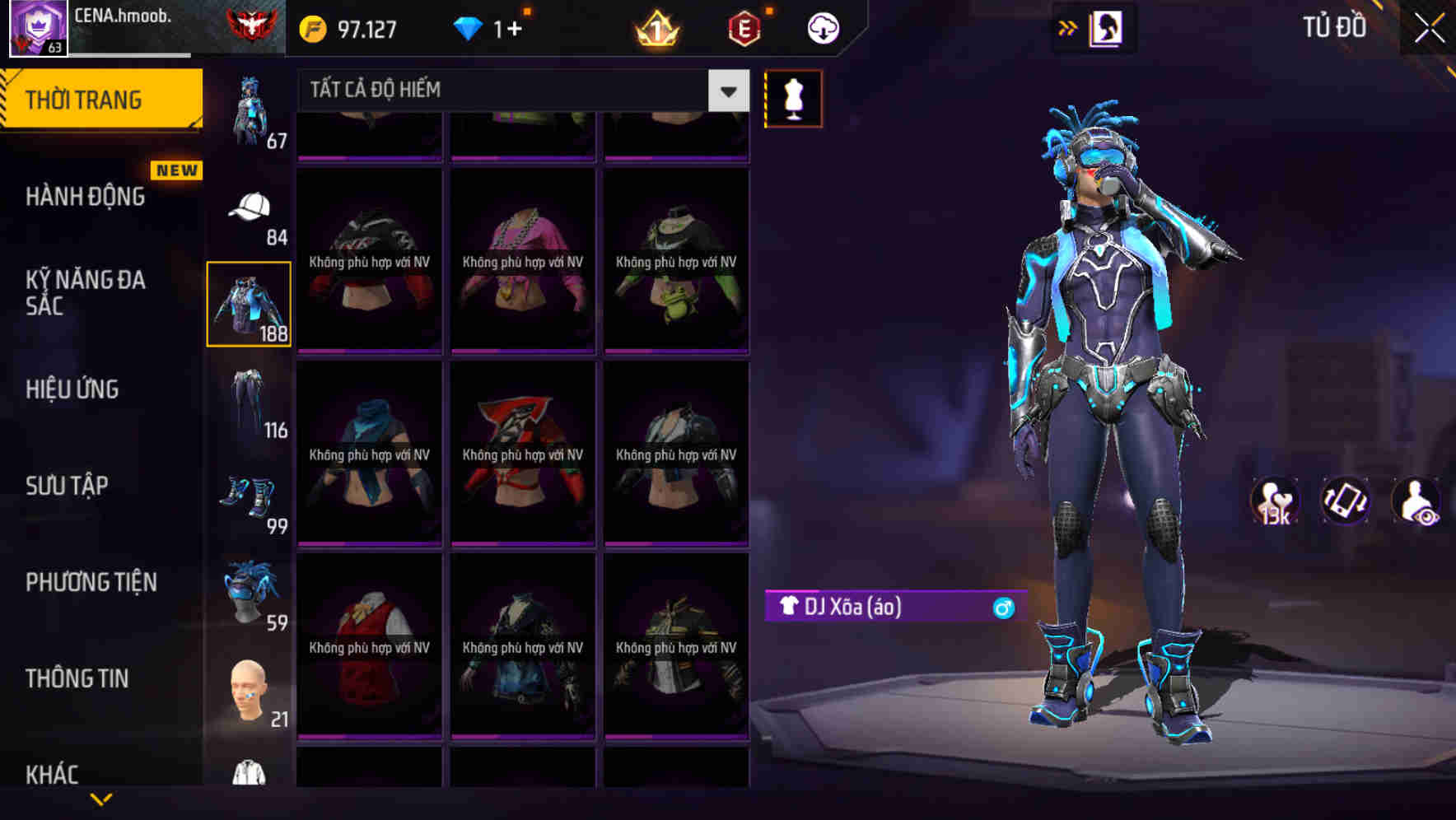Open the wardrobe sharing icon near the arrows
Image resolution: width=1456 pixels, height=820 pixels.
1104,27
